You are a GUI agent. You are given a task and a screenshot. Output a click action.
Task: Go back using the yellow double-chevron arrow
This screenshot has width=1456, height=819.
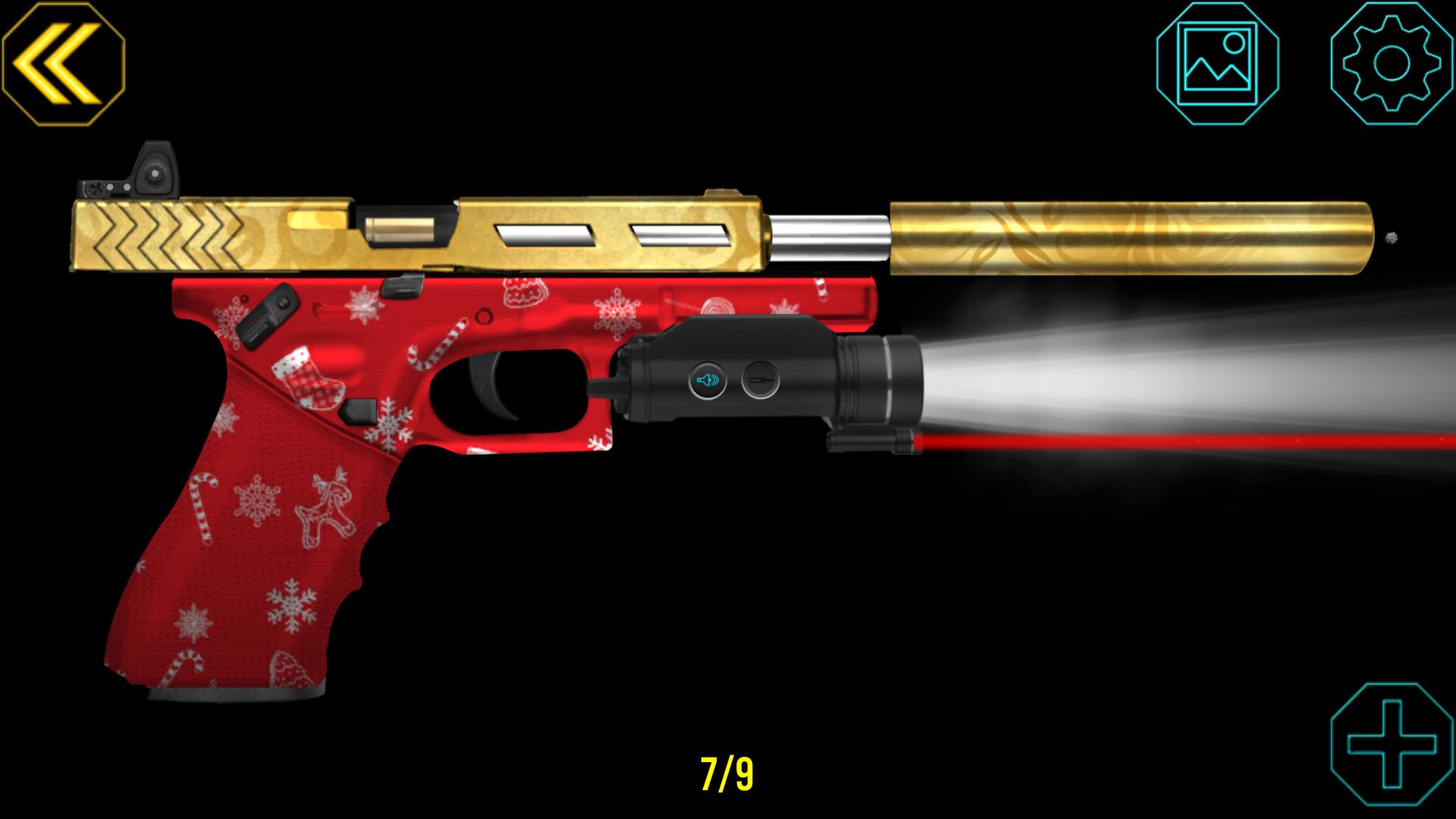pos(64,64)
